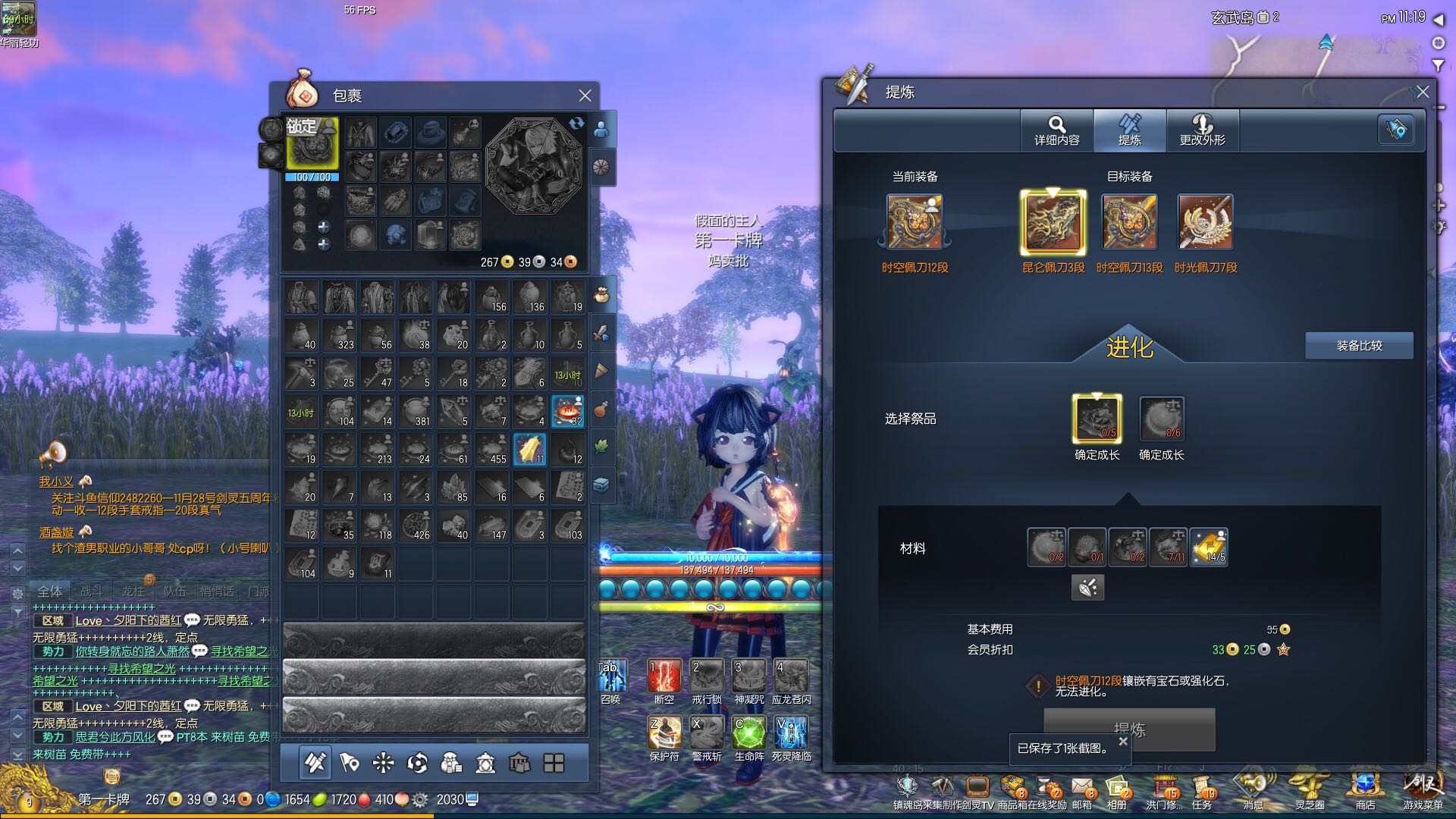Open the 更改外形 tab
Screen dimensions: 1456x819
1202,130
